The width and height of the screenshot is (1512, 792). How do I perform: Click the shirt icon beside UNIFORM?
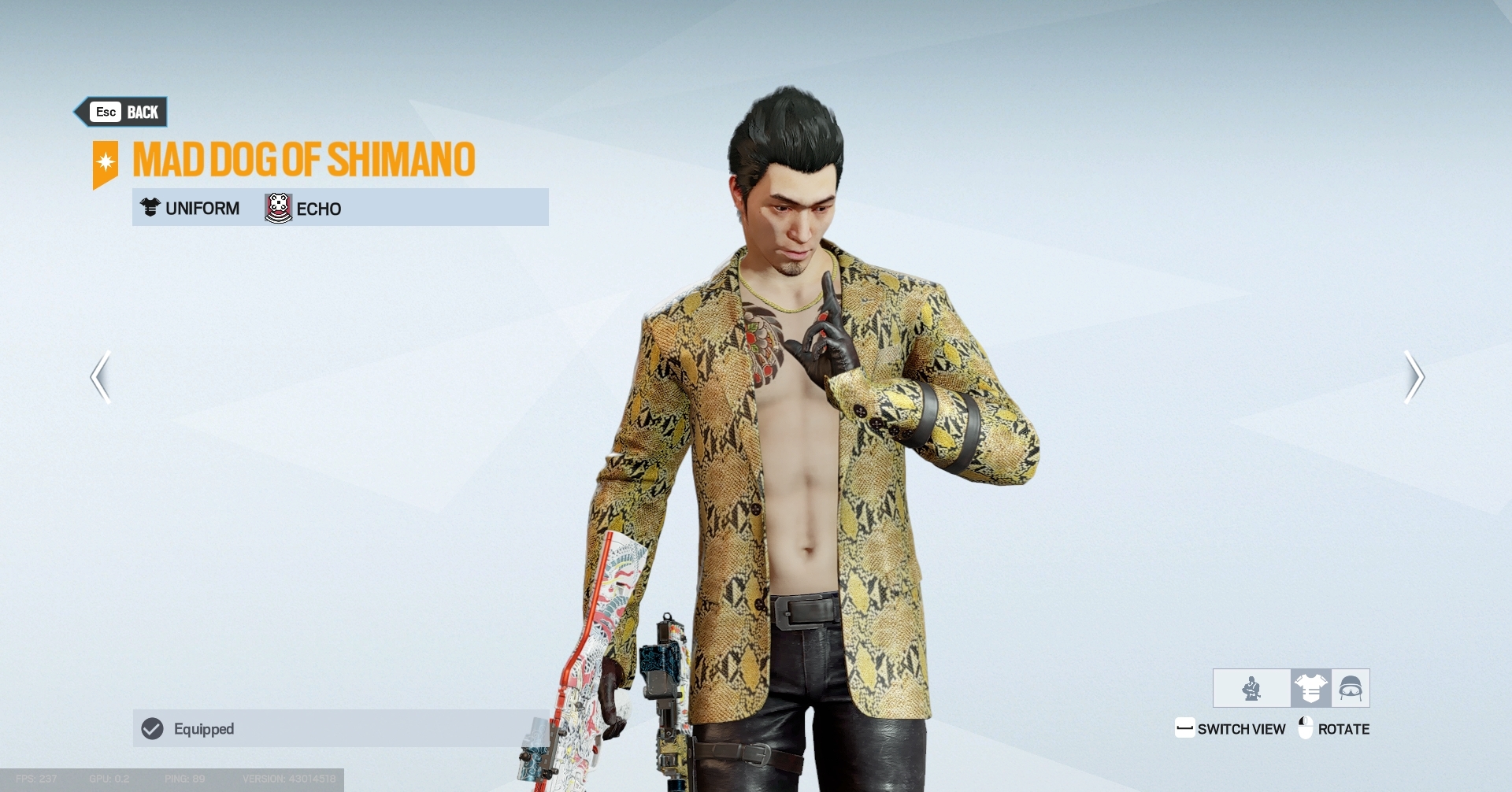(x=149, y=208)
